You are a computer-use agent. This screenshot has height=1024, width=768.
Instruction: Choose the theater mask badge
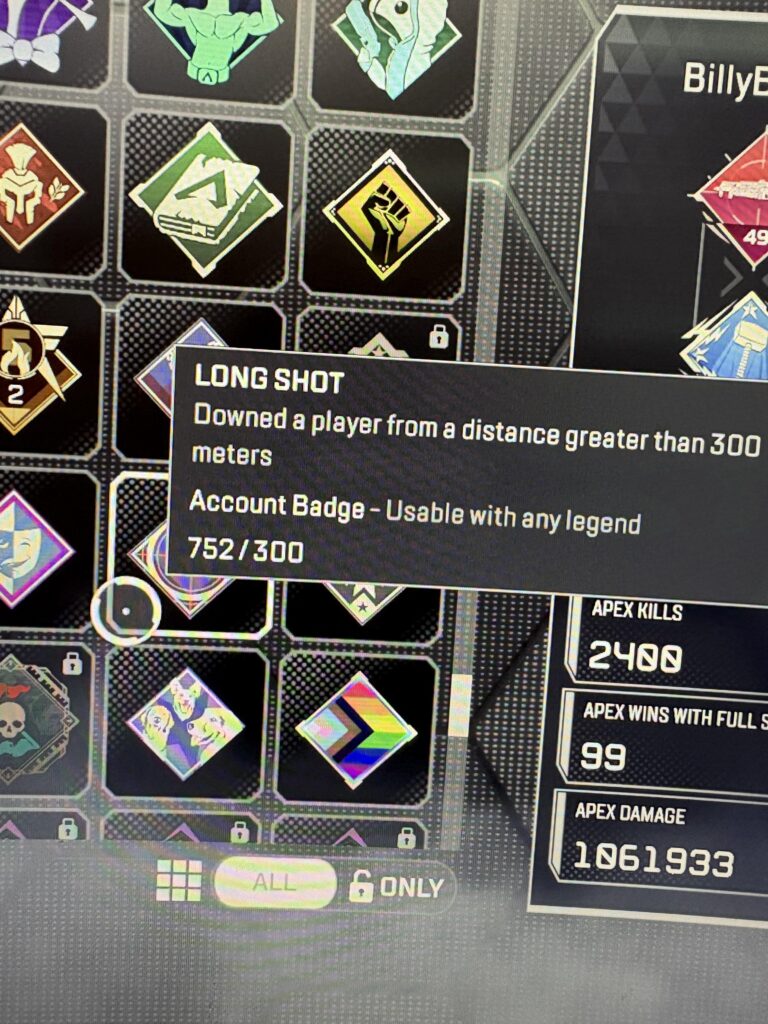32,546
